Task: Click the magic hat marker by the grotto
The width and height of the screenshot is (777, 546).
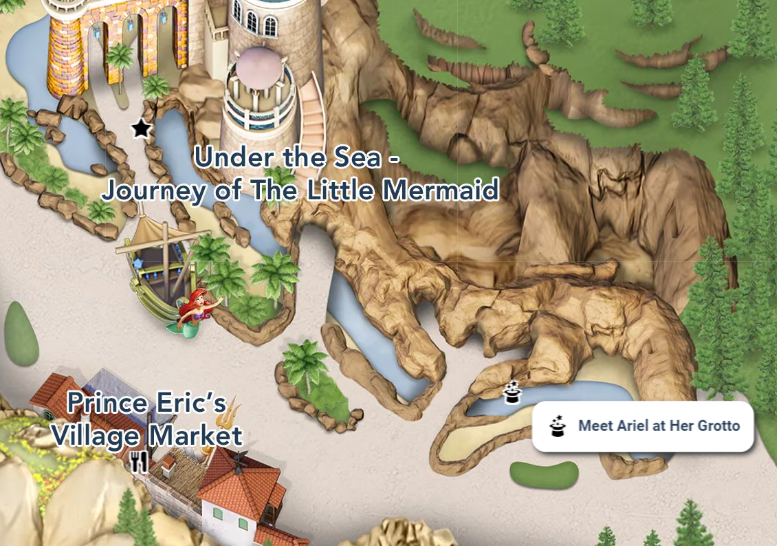Action: 513,392
